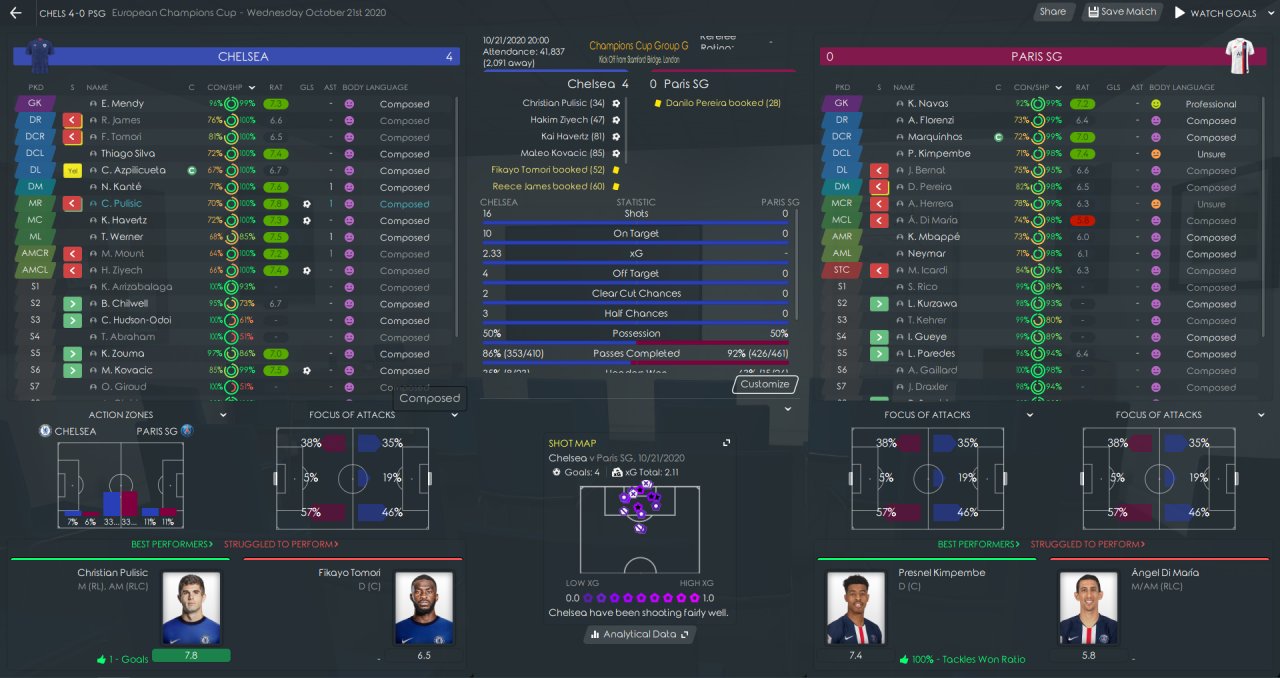Expand the Shot Map panel

coord(727,443)
